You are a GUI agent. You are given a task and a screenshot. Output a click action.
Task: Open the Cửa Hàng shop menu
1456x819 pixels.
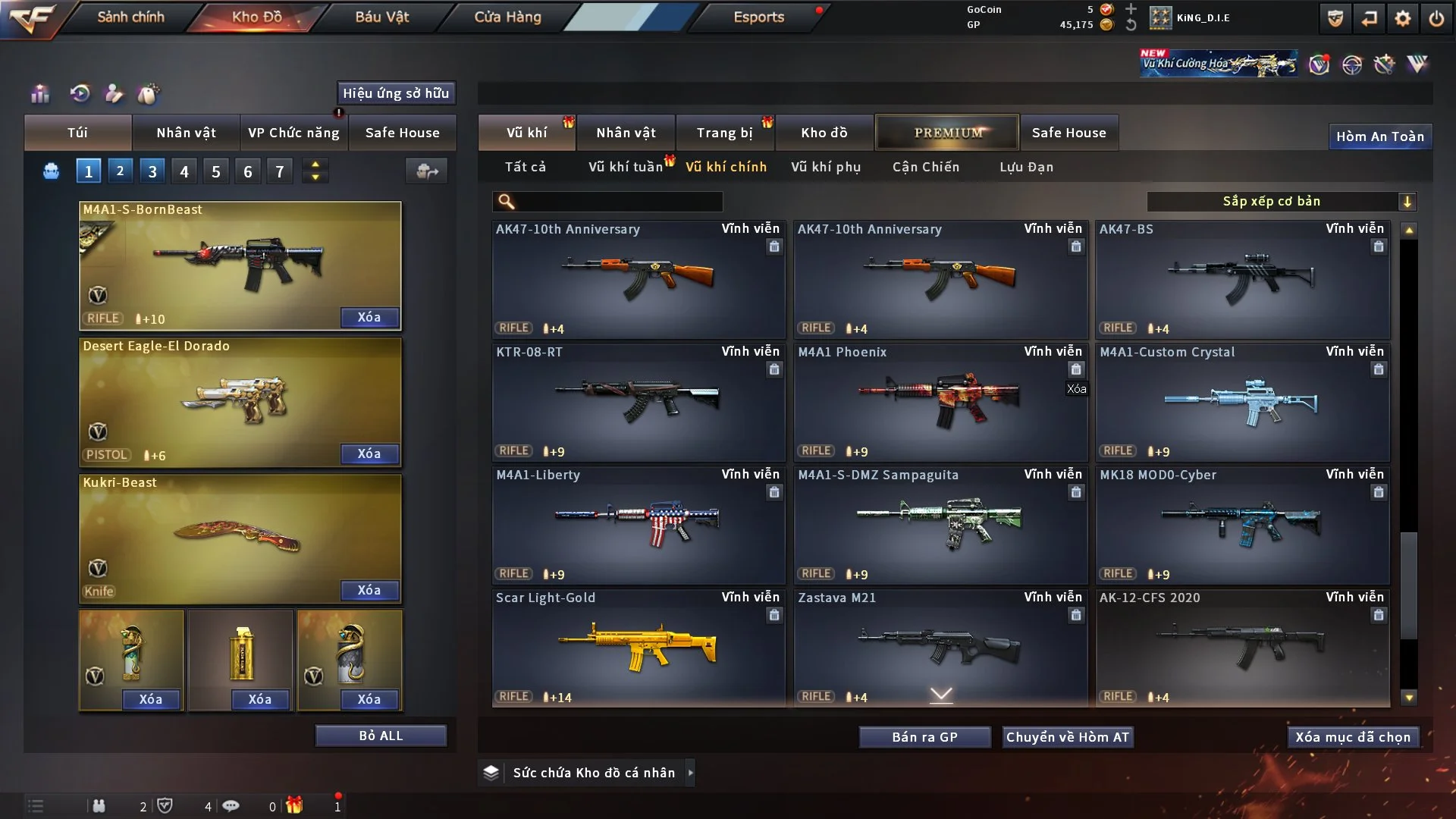pos(507,17)
